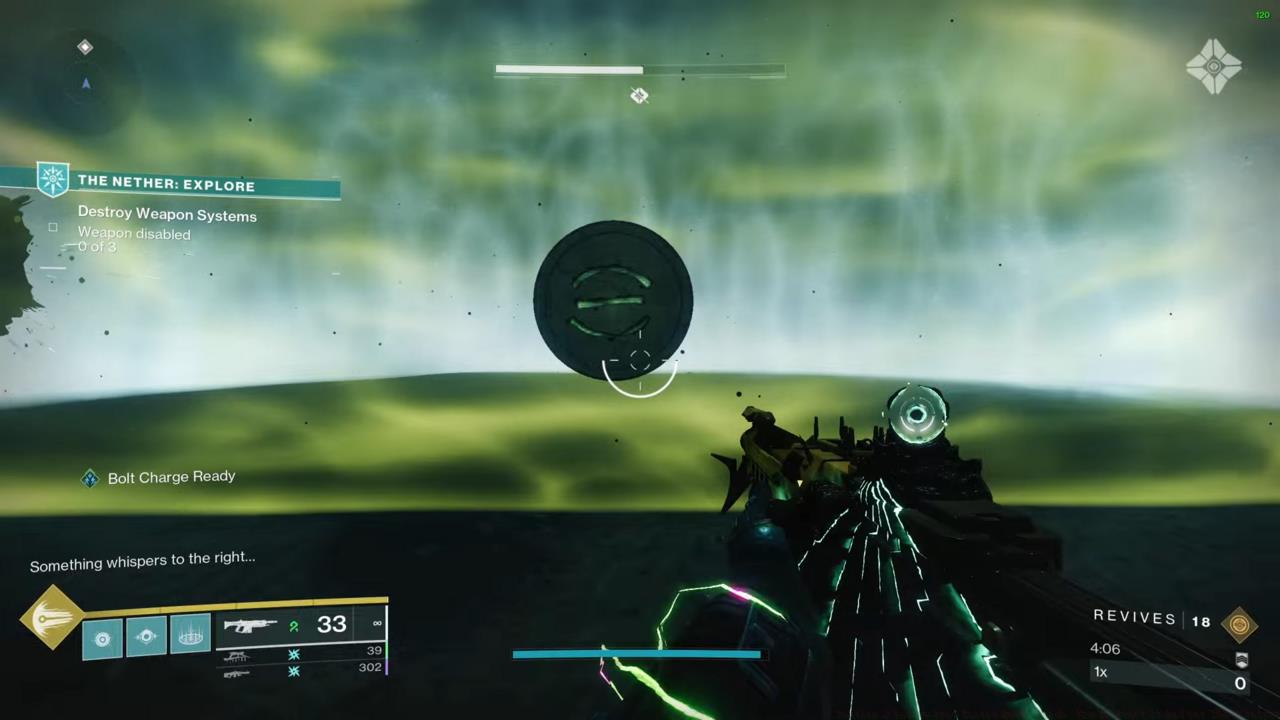Click the Ghost icon in top right corner

tap(1214, 65)
